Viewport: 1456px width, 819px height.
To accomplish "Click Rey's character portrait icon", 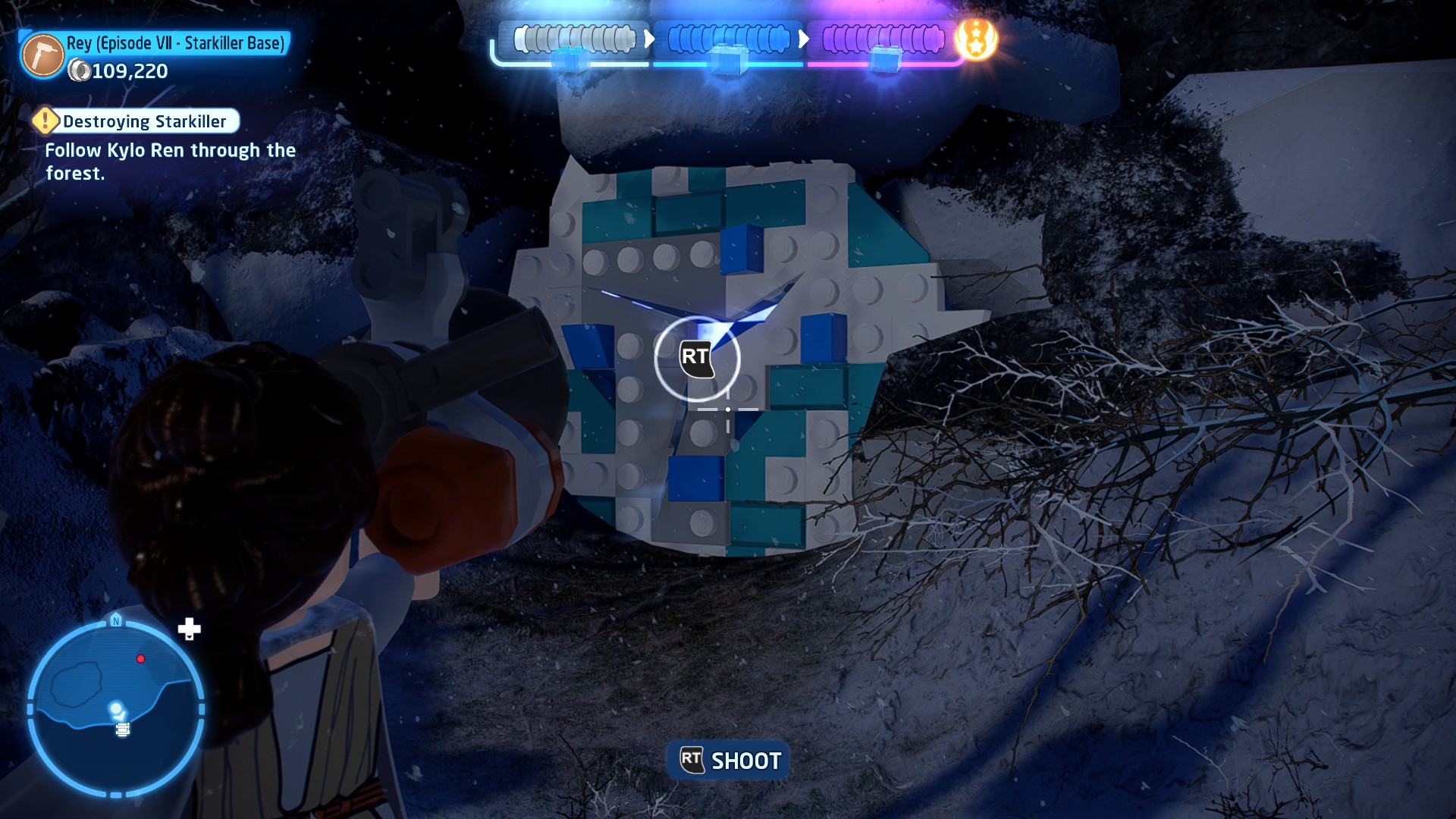I will click(42, 56).
